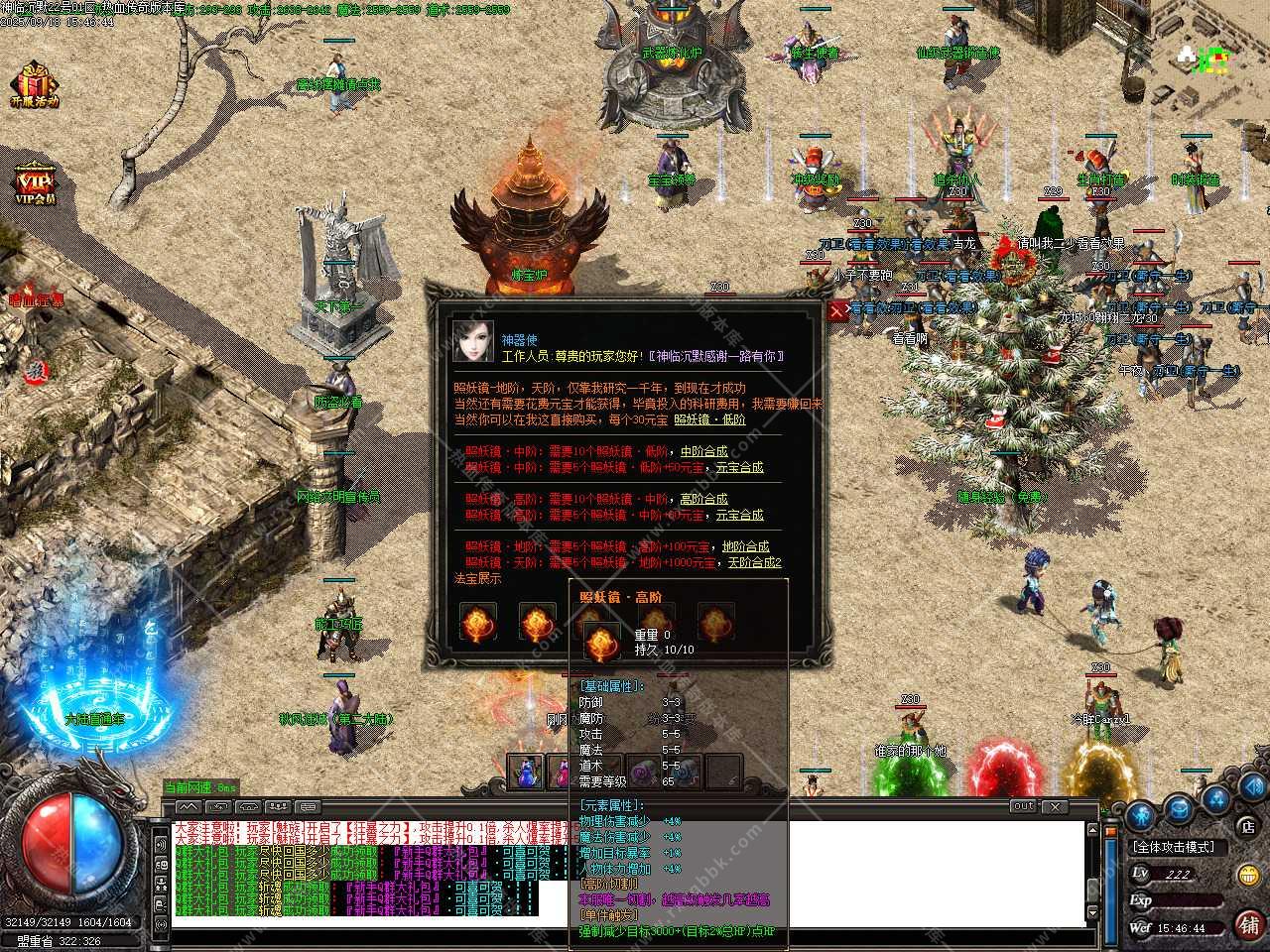
Task: Open the 店 shop button
Action: point(1247,825)
